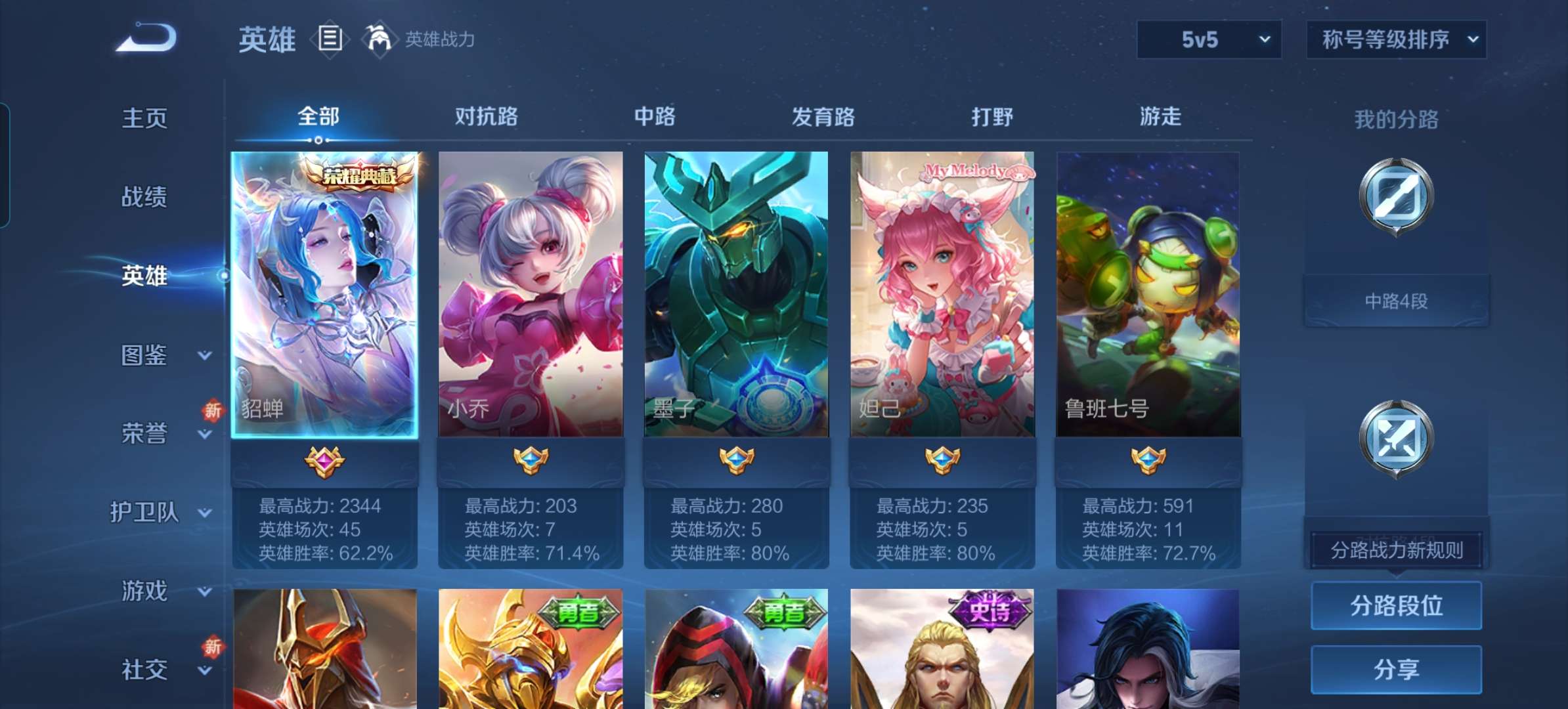Open the hero list icon beside 英雄 title
The height and width of the screenshot is (709, 1568).
click(x=330, y=39)
